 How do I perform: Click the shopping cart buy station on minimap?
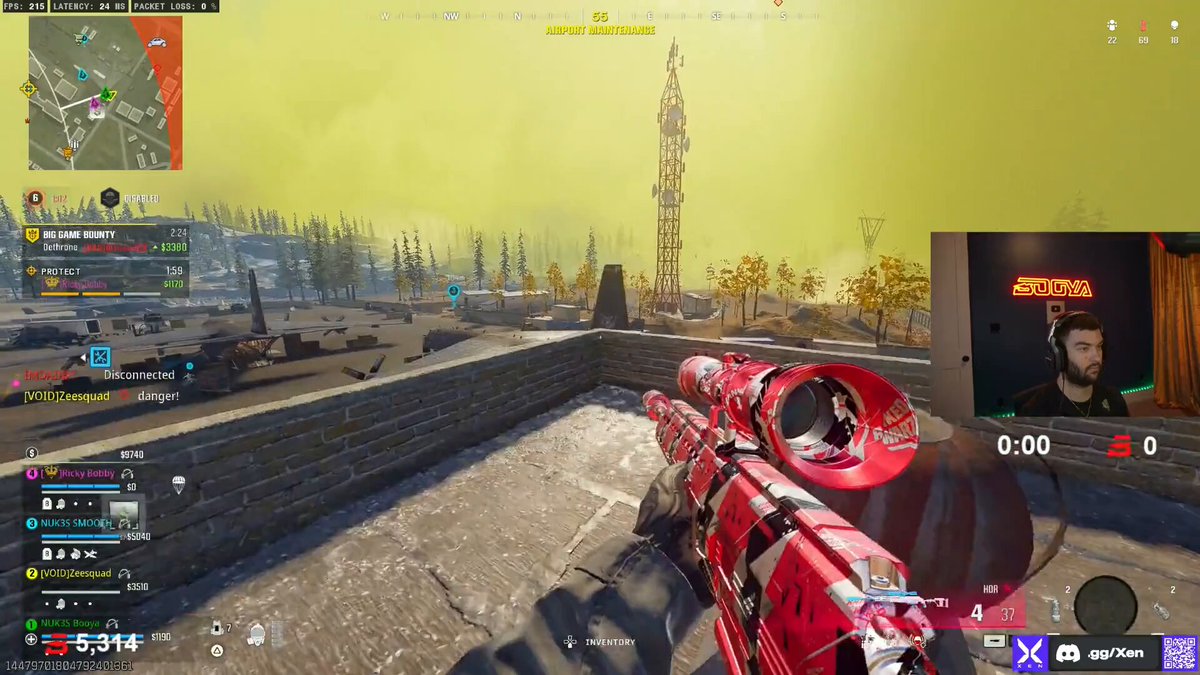tap(79, 38)
